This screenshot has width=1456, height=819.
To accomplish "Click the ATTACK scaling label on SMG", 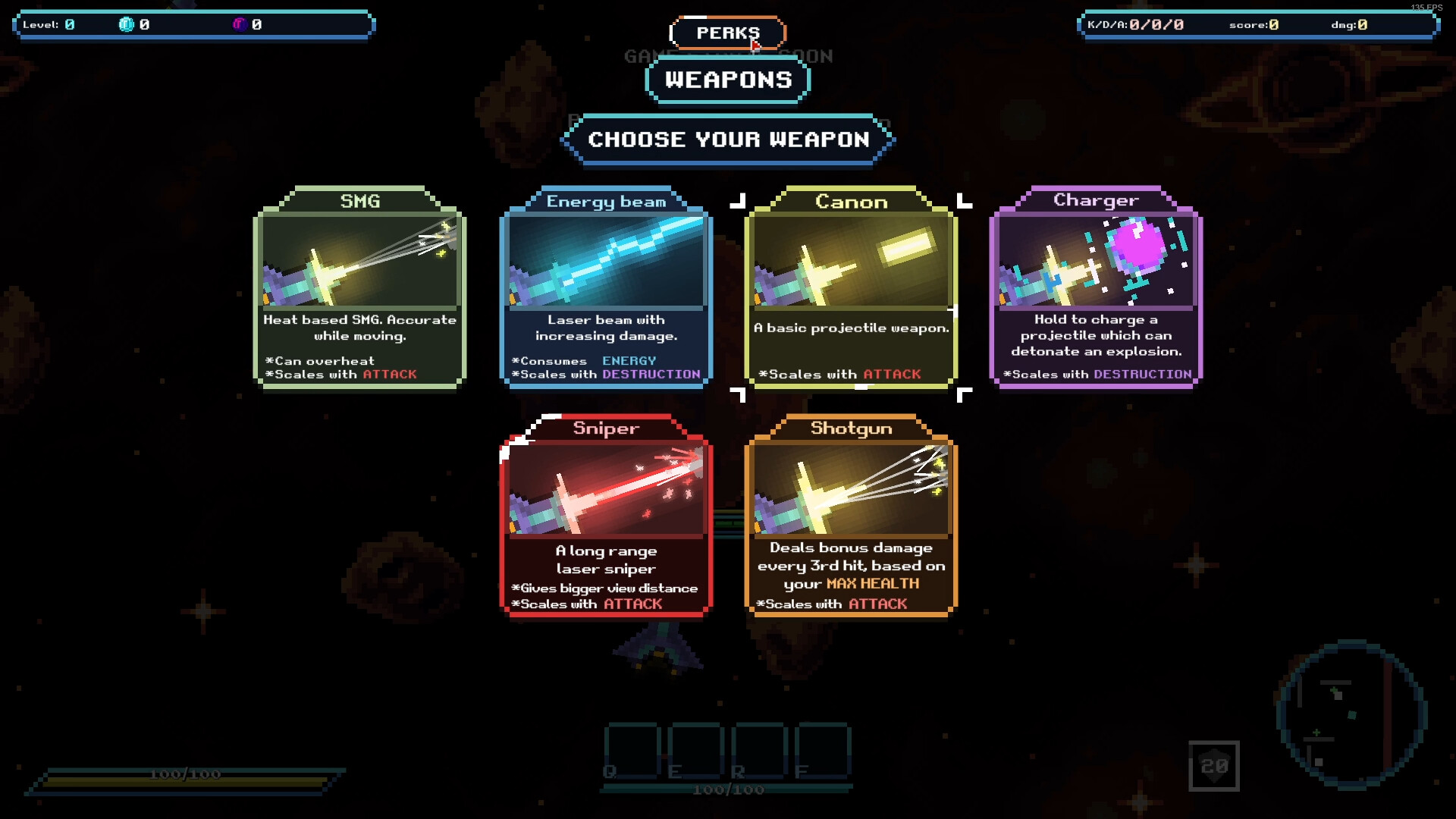I will (390, 374).
